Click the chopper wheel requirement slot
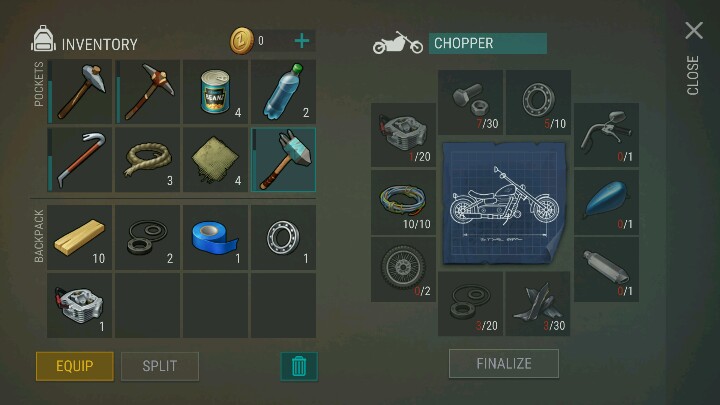Image resolution: width=720 pixels, height=405 pixels. click(x=403, y=269)
